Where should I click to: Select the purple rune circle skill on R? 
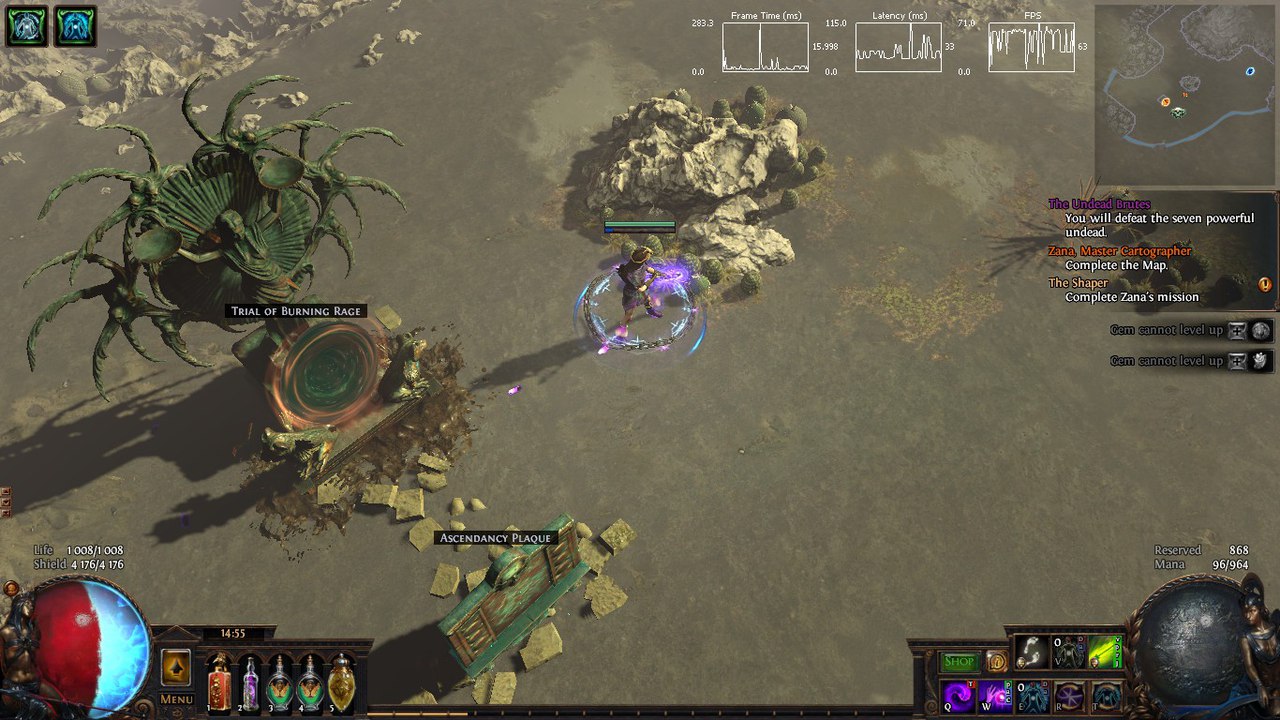(1070, 696)
